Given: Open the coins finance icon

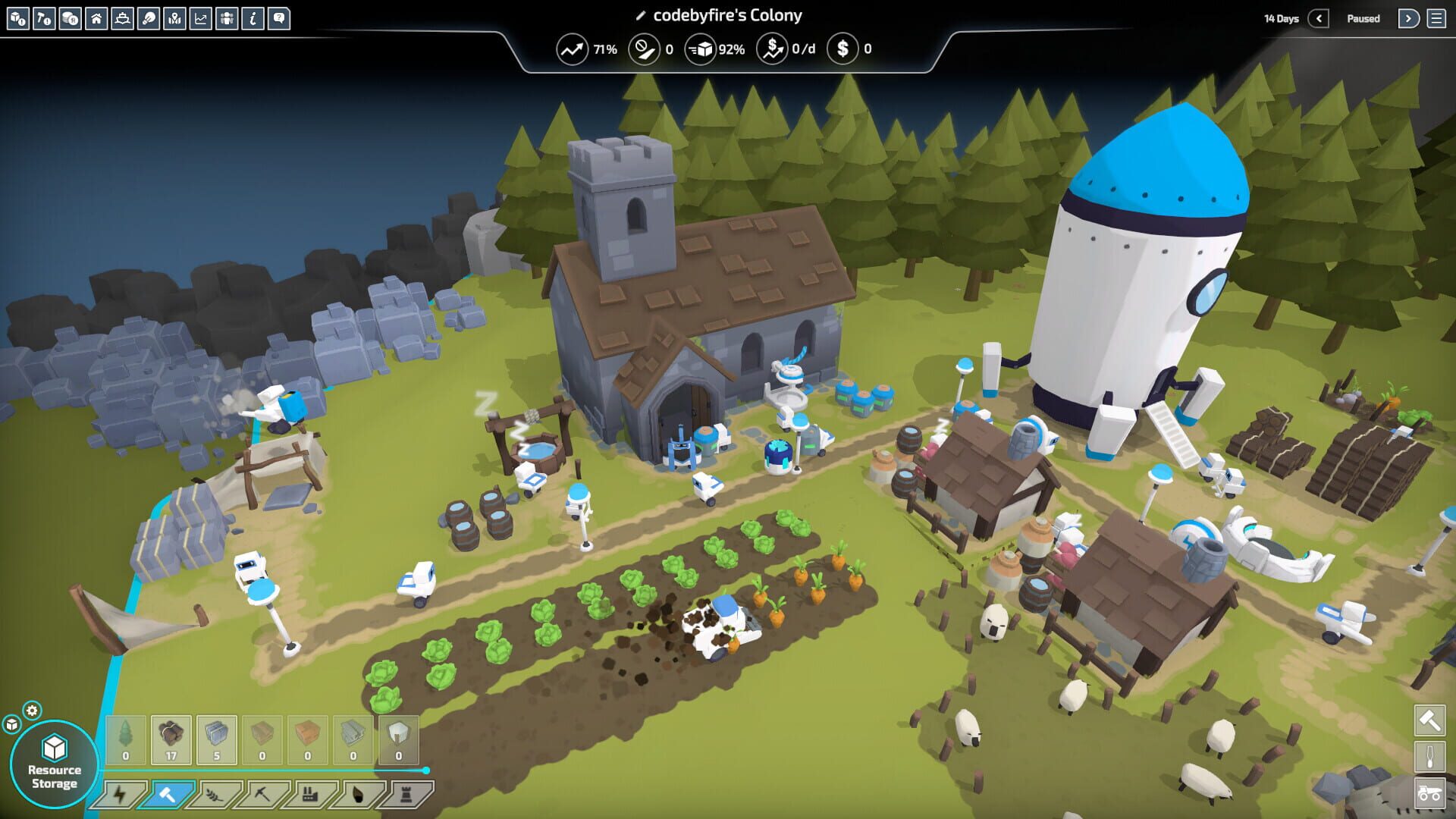Looking at the screenshot, I should point(70,17).
